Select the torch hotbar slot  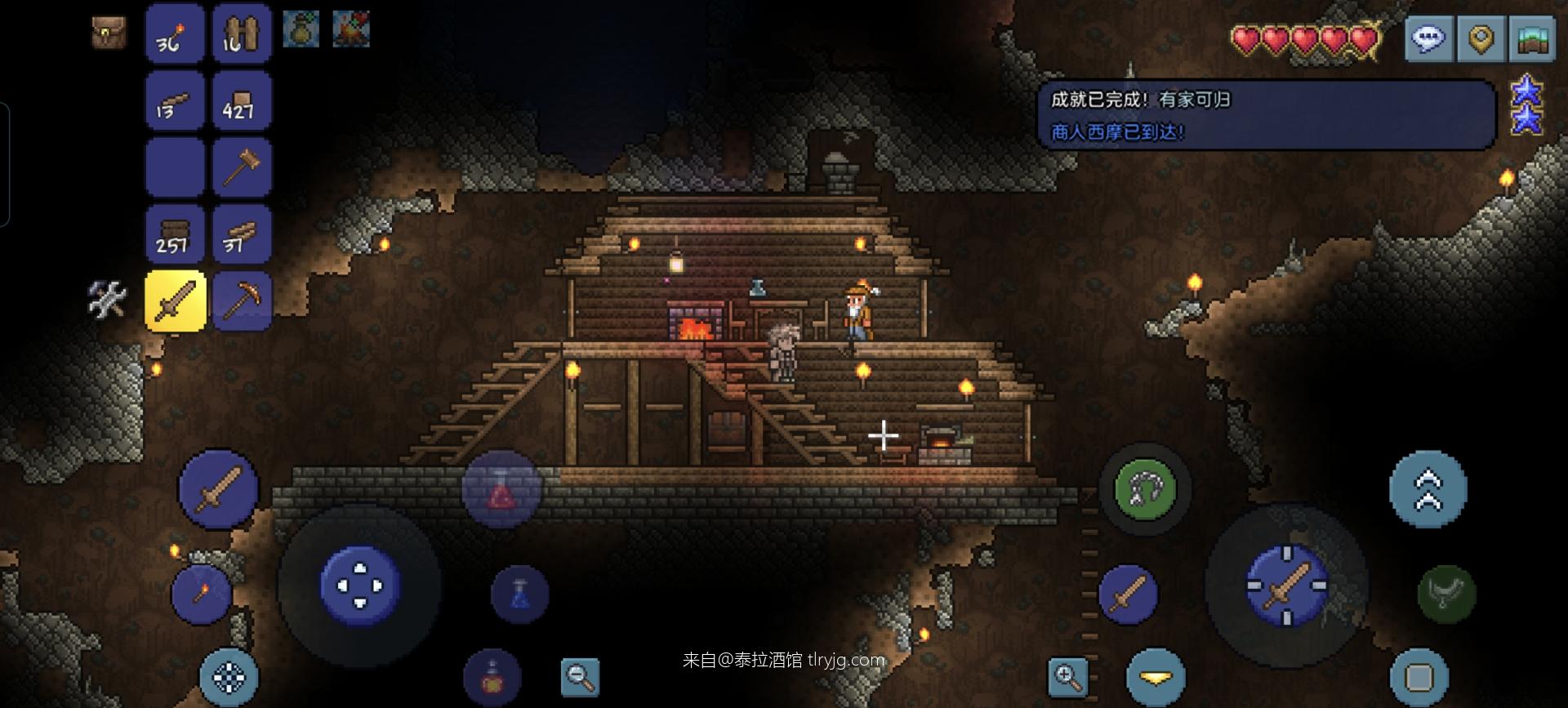[x=175, y=34]
